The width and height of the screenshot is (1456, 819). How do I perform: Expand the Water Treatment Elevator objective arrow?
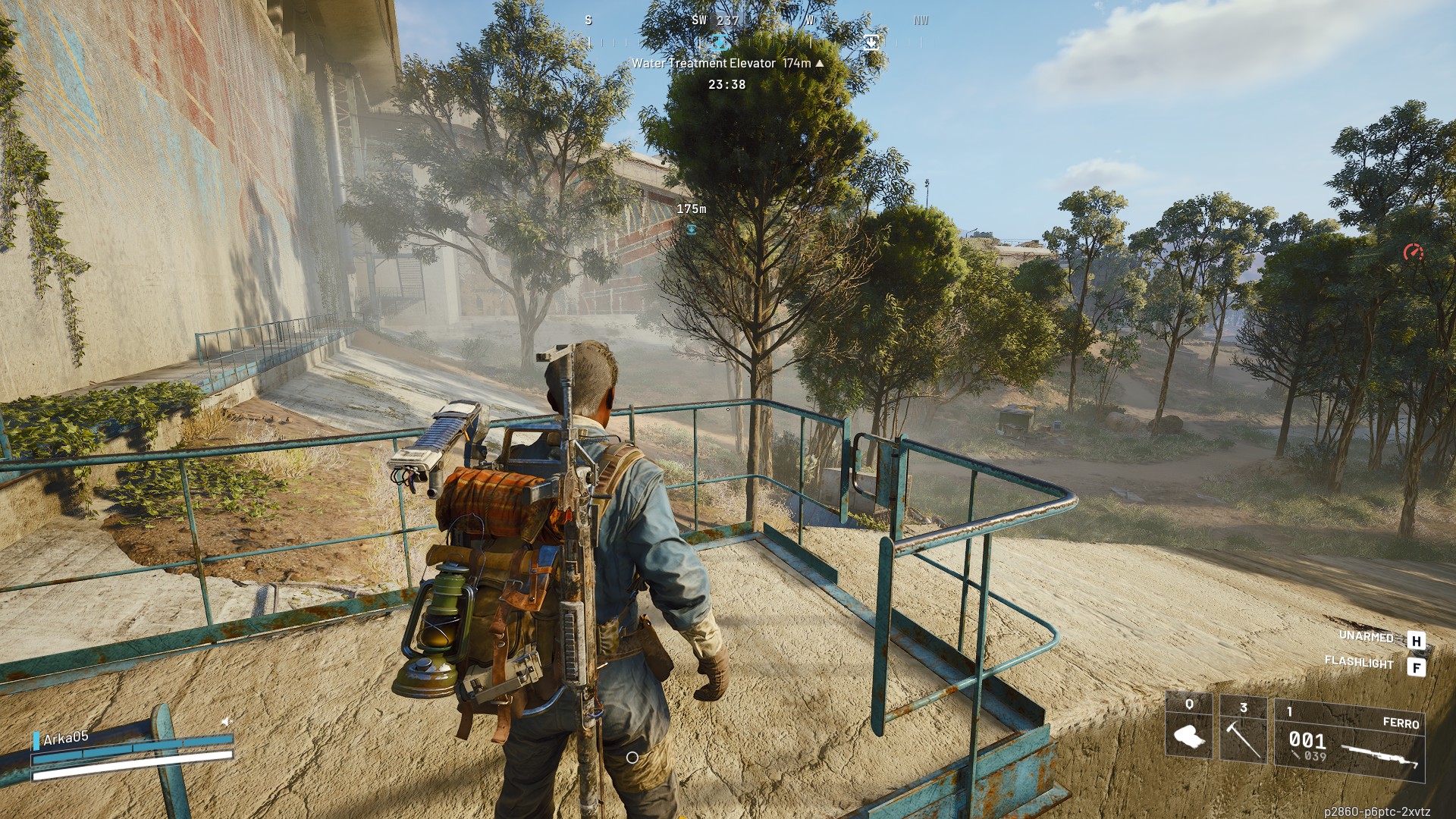point(820,64)
